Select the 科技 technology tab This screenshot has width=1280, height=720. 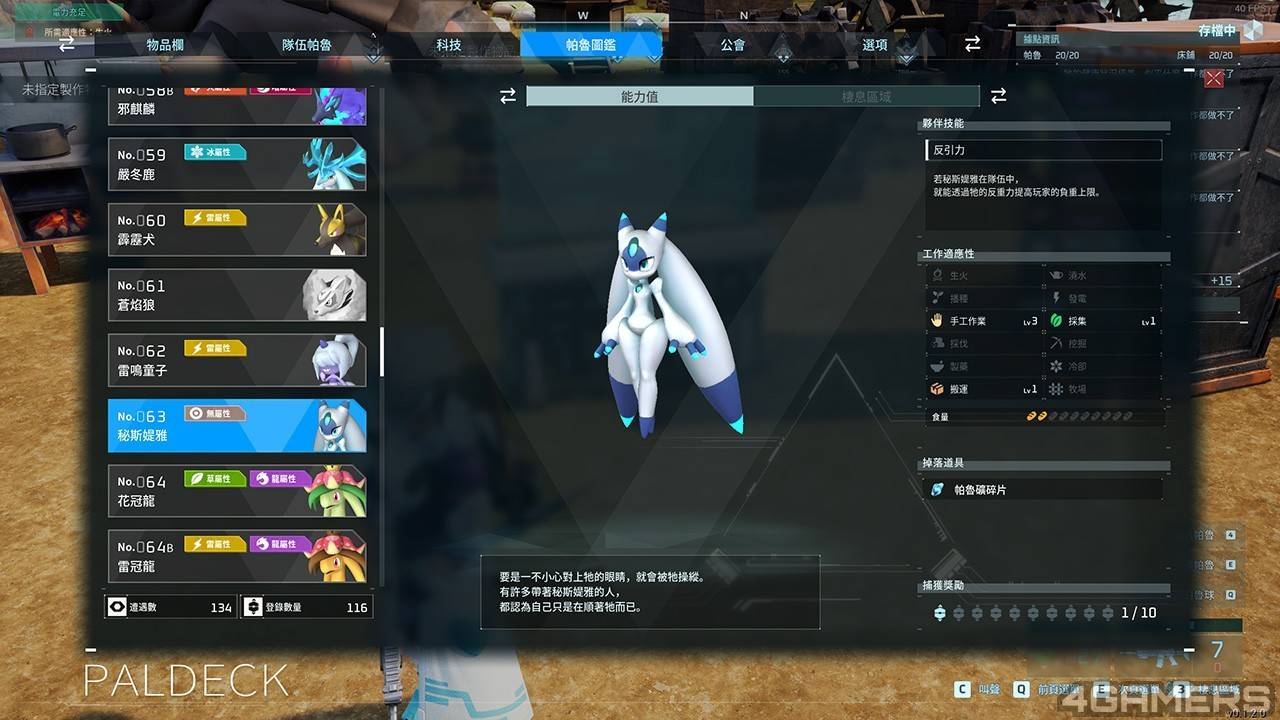tap(449, 45)
